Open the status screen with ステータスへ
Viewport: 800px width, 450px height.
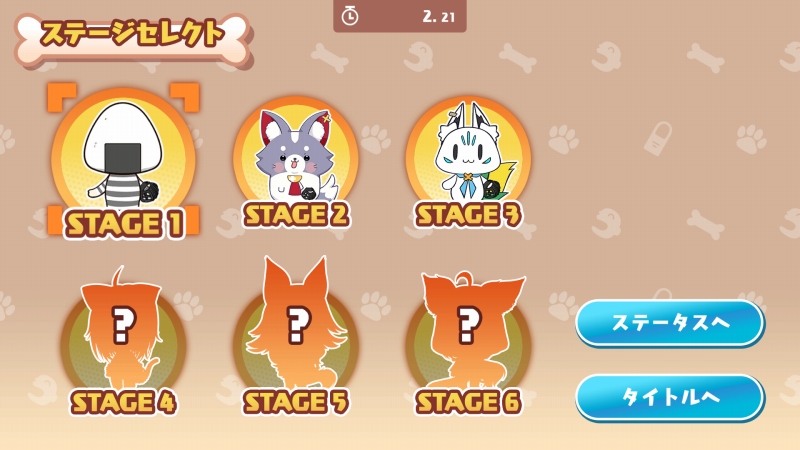coord(669,322)
